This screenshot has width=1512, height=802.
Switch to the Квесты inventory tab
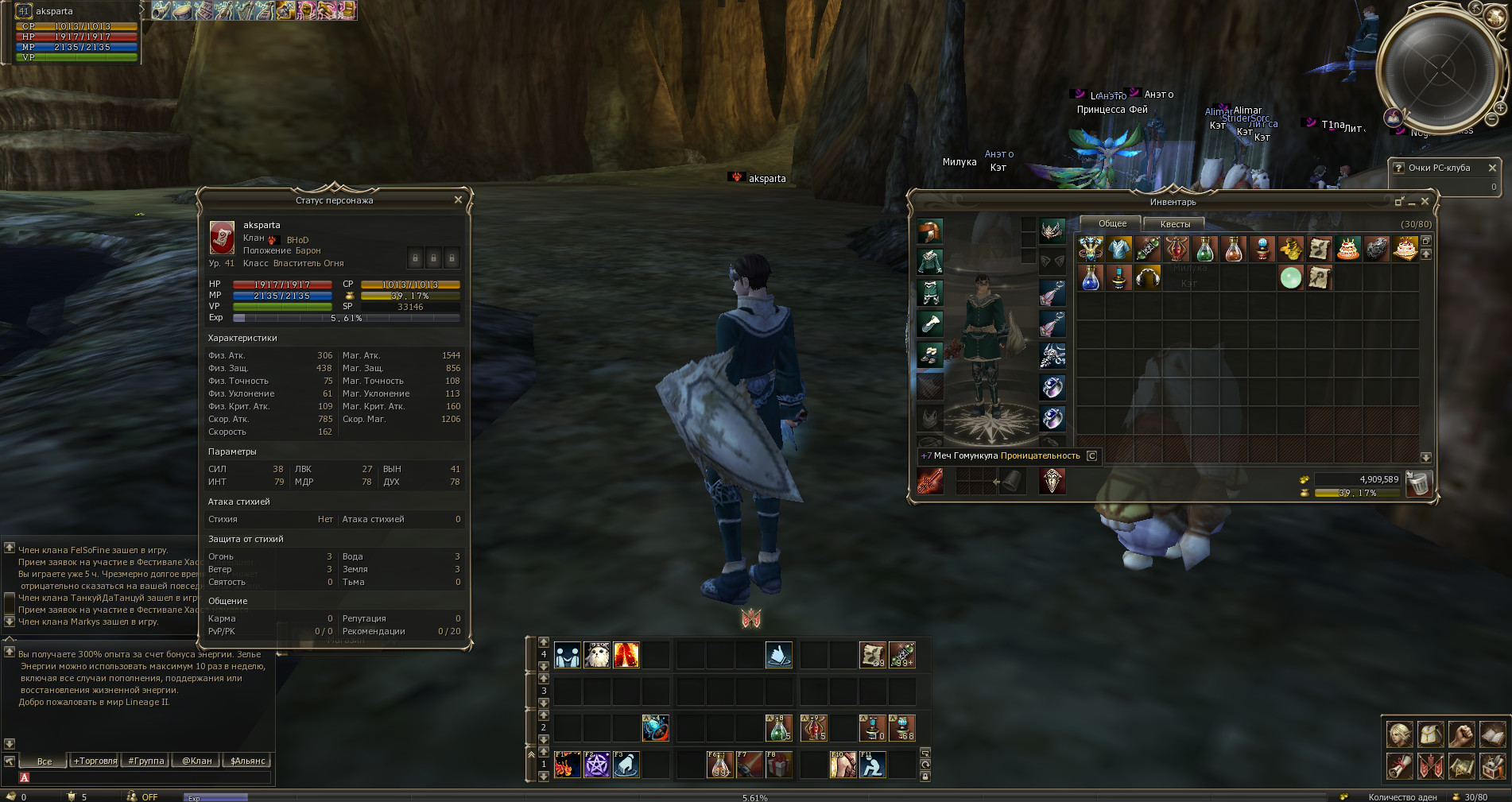tap(1175, 224)
